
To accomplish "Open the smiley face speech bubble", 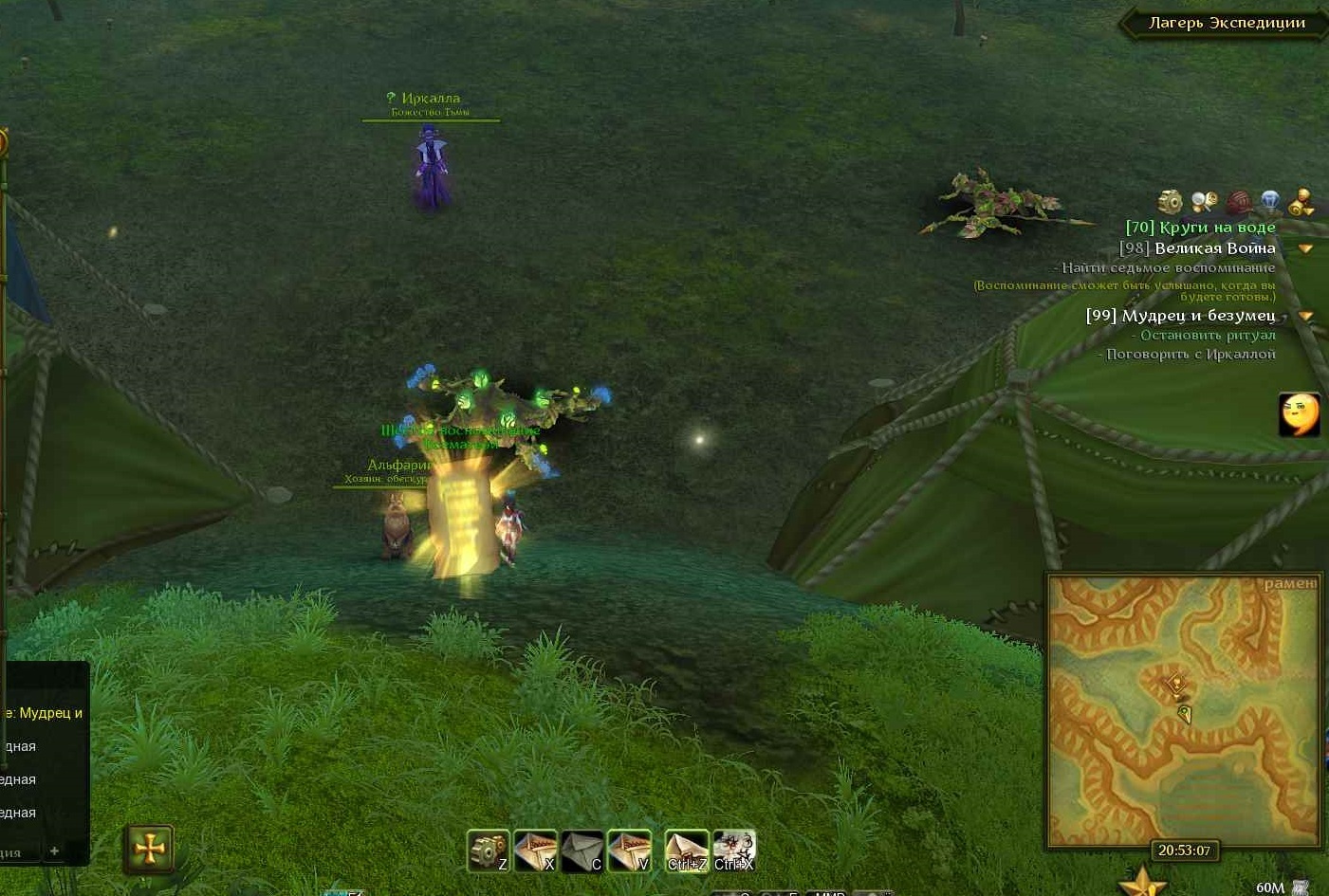I will 1299,413.
